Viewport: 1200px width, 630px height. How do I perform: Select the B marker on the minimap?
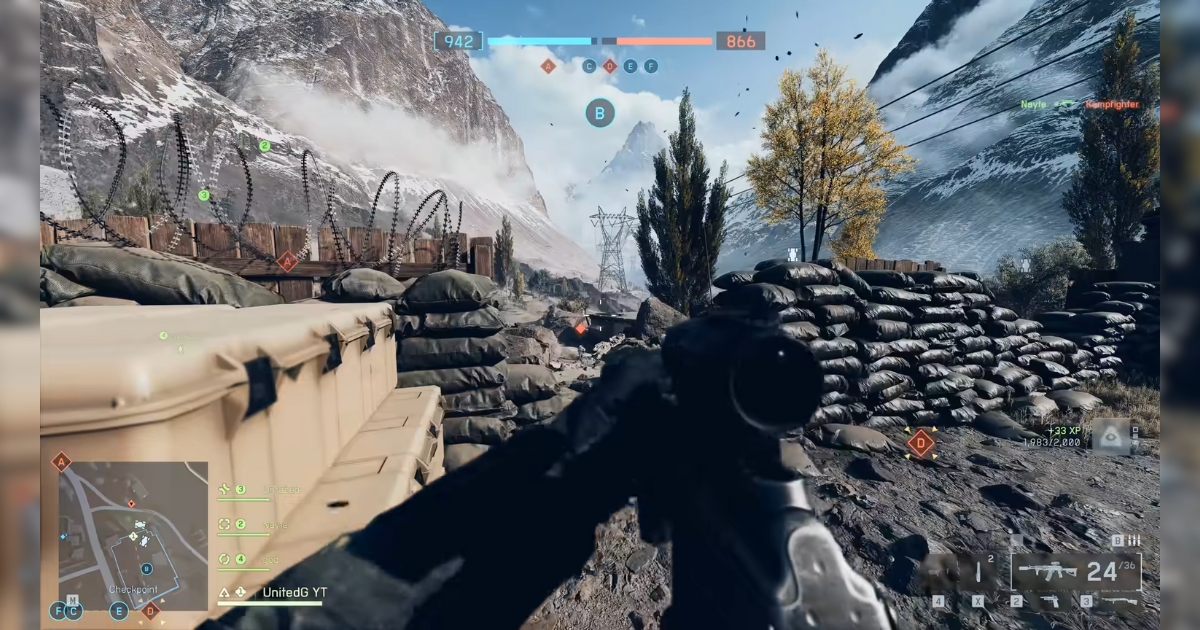(x=146, y=568)
